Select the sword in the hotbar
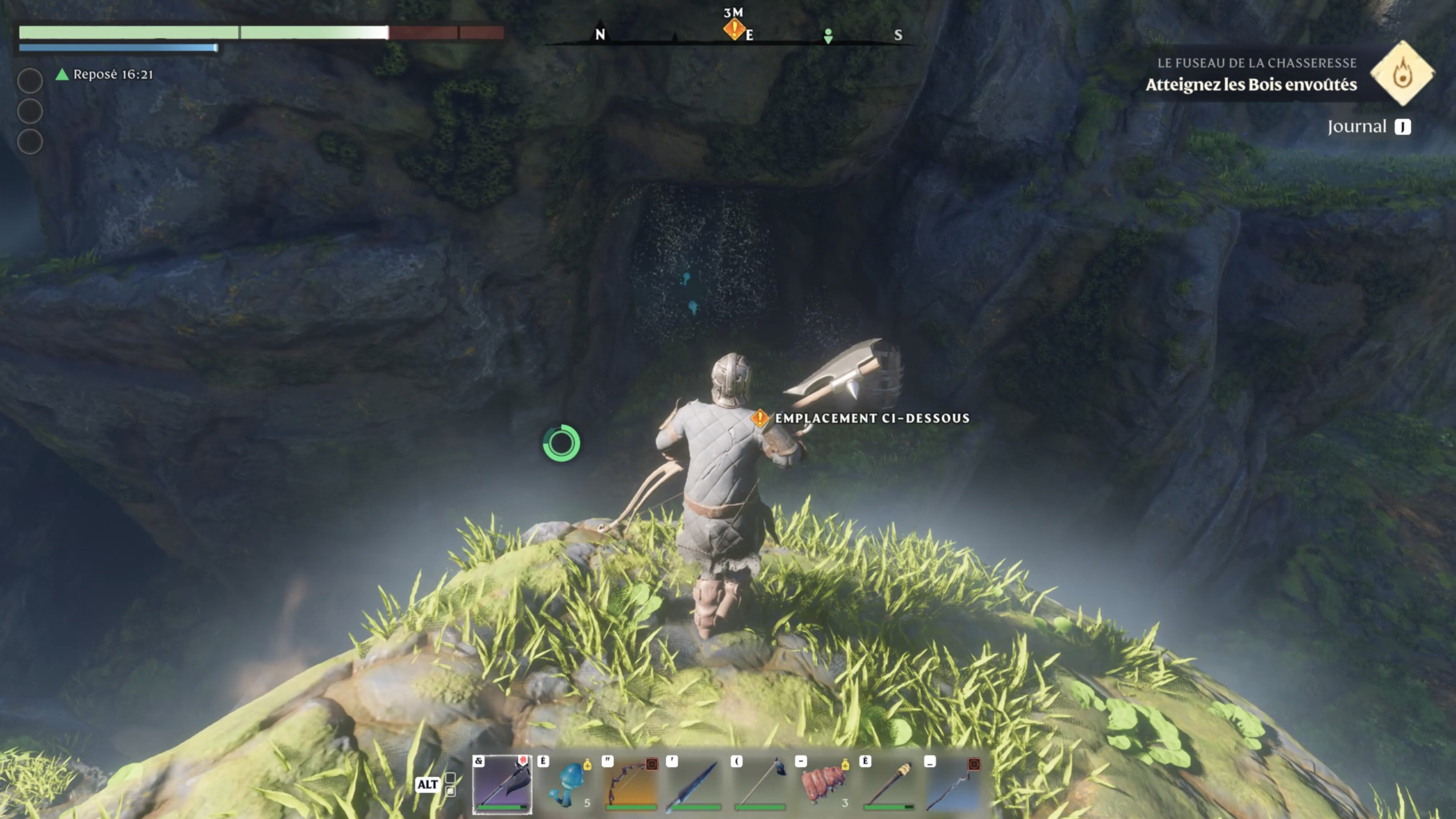 698,784
